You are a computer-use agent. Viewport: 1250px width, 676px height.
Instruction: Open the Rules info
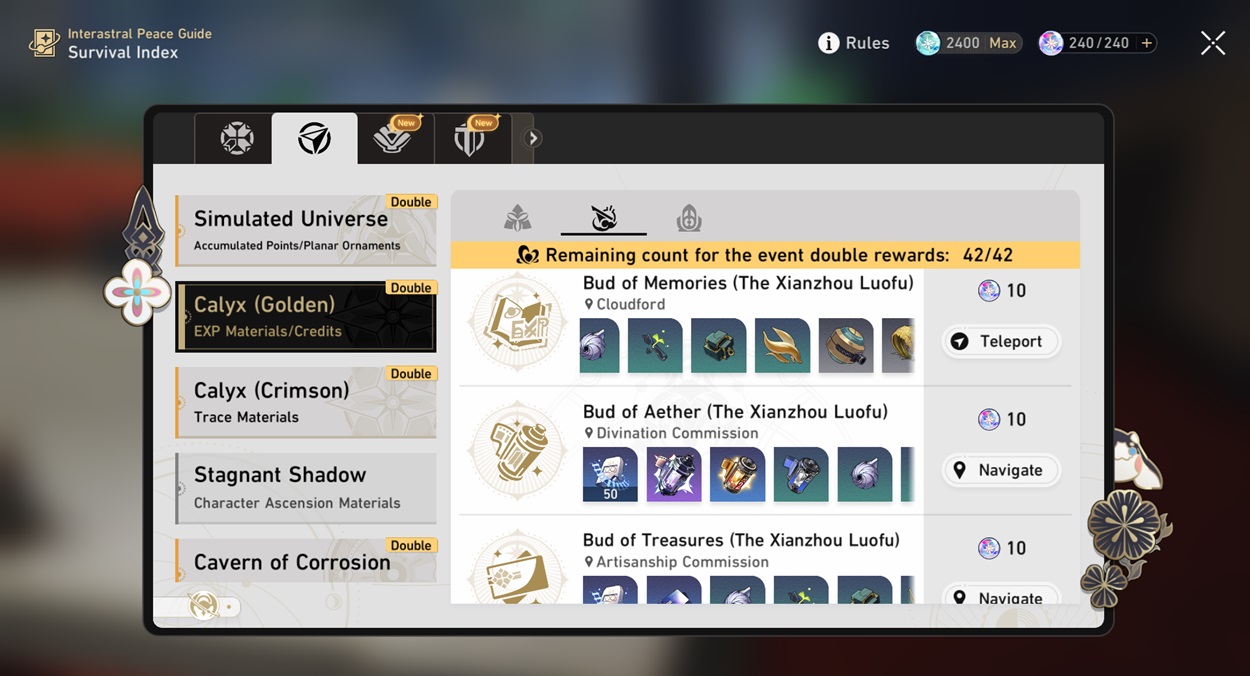854,43
